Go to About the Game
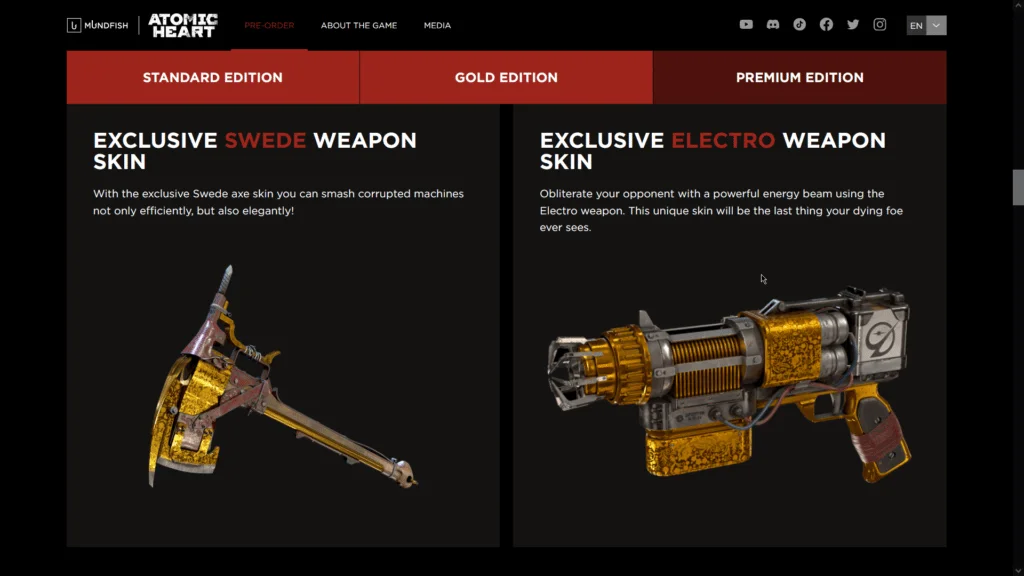This screenshot has width=1024, height=576. pos(359,25)
